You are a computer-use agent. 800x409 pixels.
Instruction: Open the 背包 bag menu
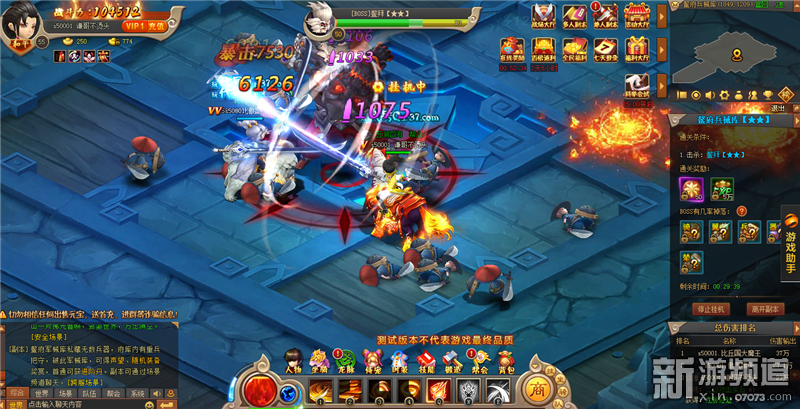[x=506, y=362]
